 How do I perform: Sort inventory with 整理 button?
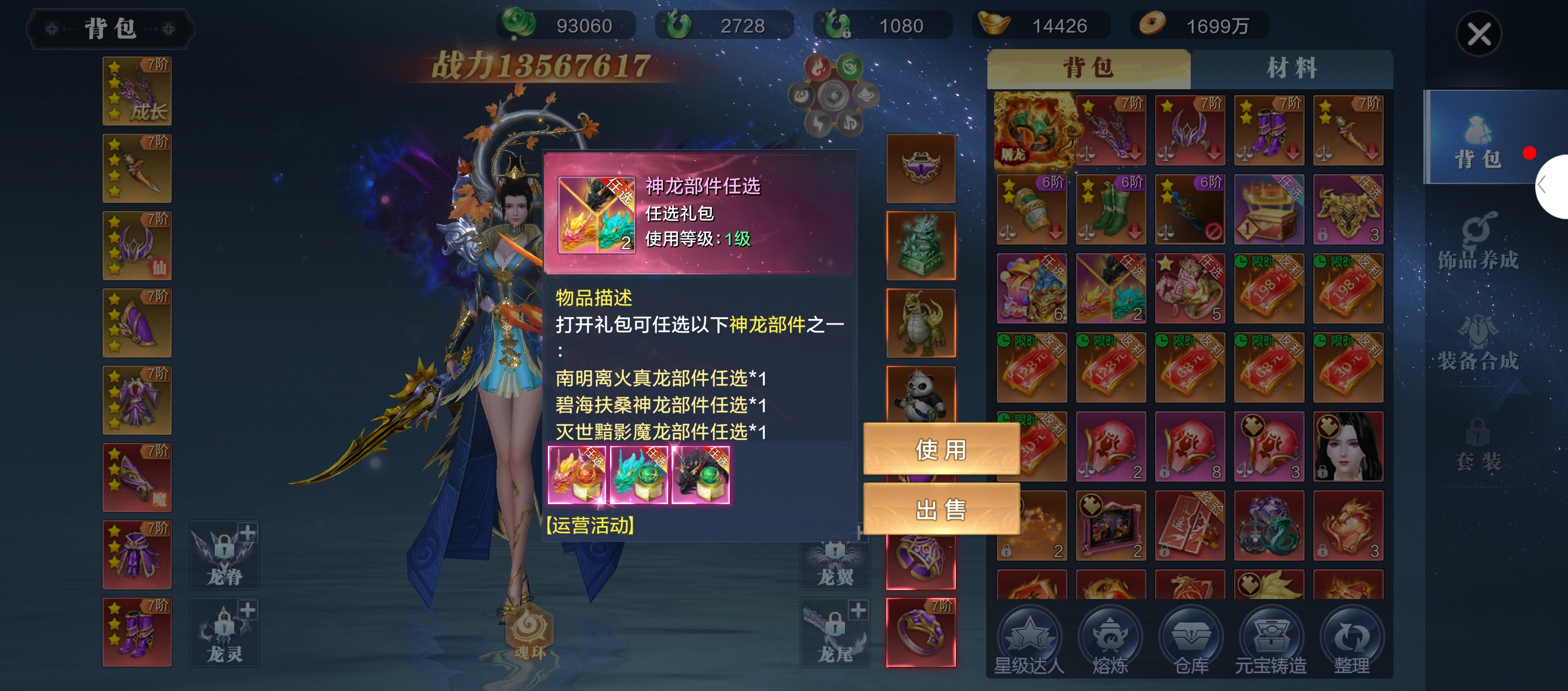pos(1351,642)
